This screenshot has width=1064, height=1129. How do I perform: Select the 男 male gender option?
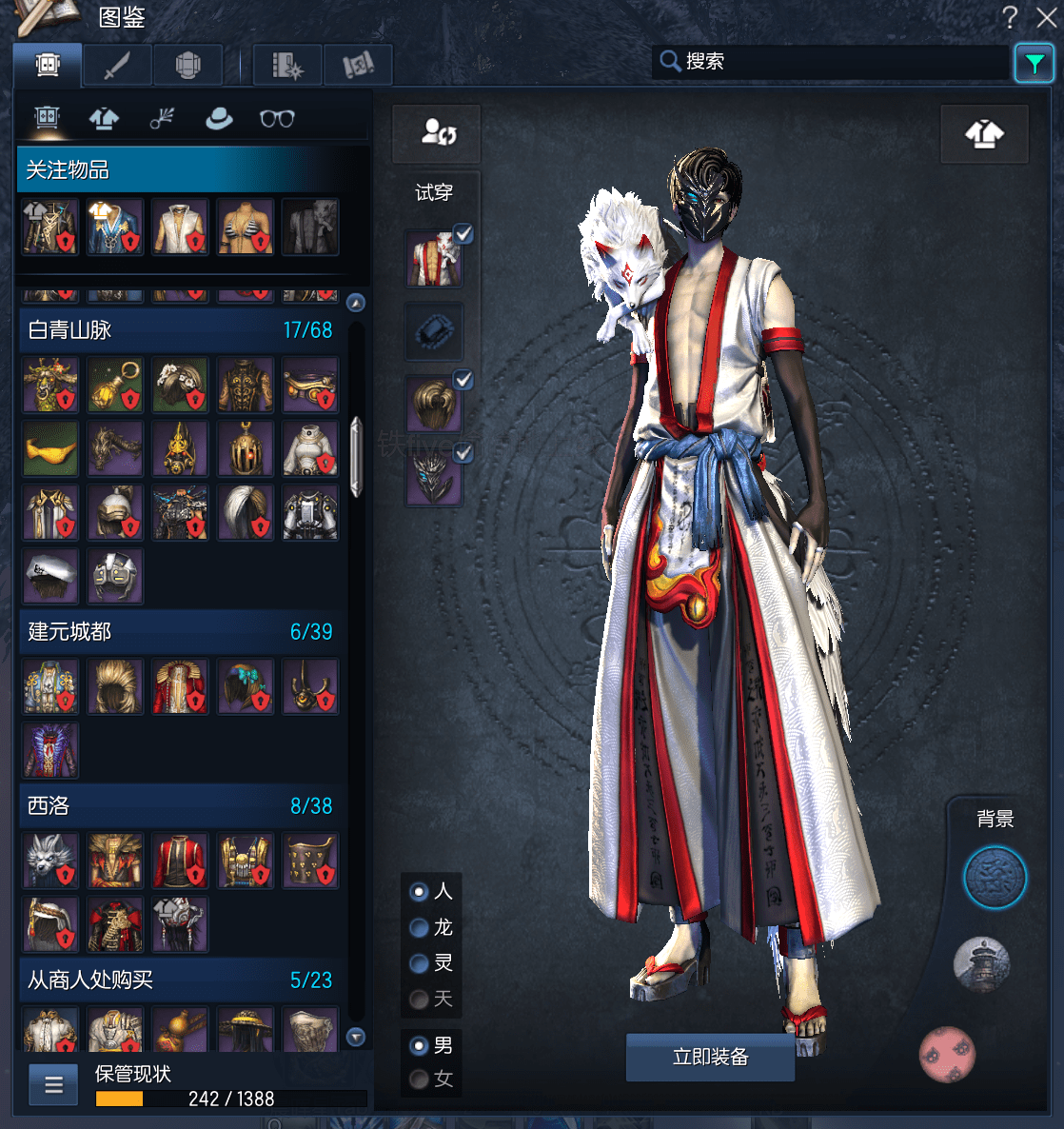[419, 1045]
